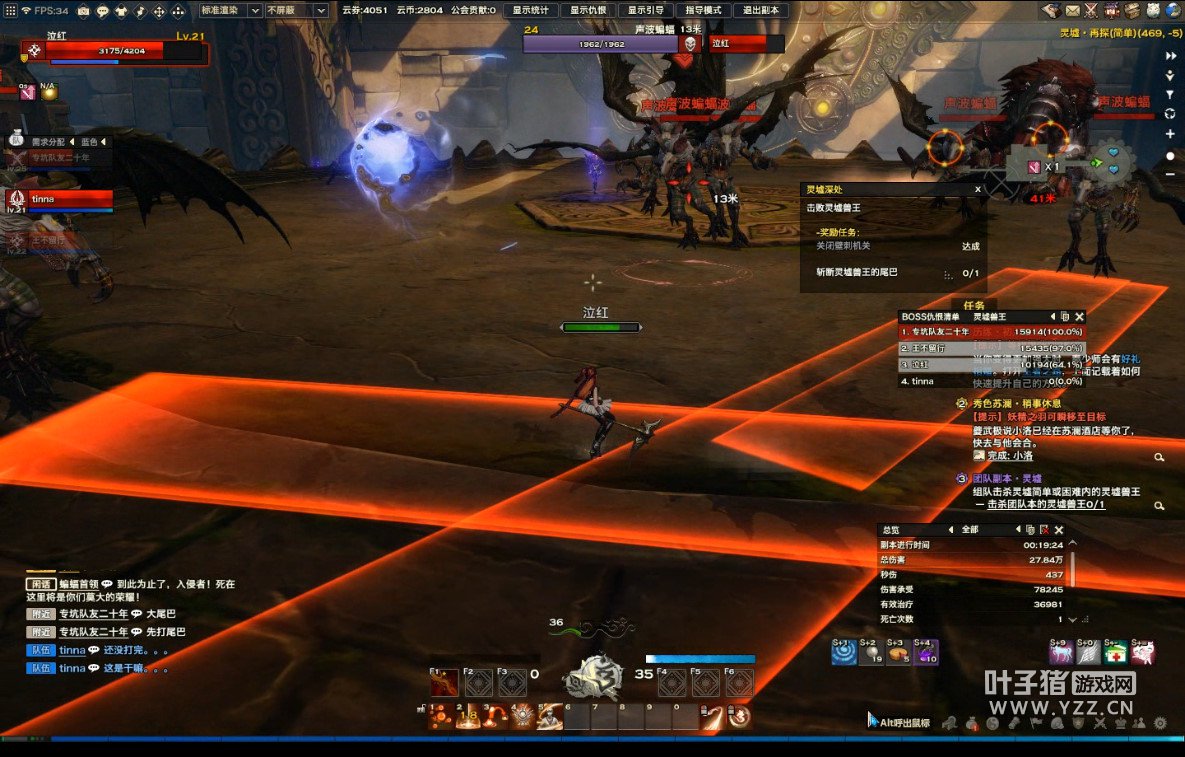Select party member tinna's frame
The height and width of the screenshot is (757, 1185).
(x=60, y=199)
